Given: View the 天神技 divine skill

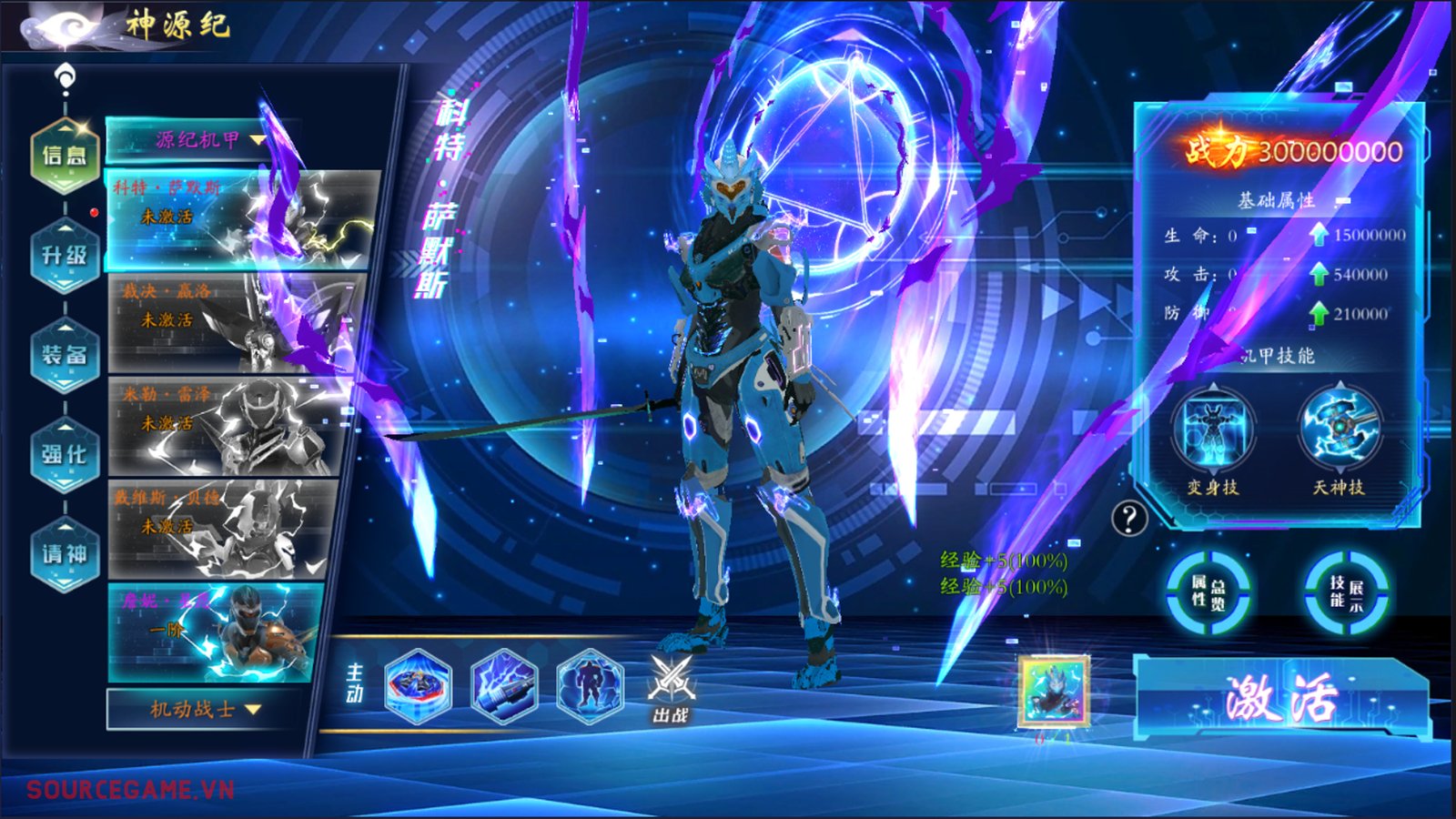Looking at the screenshot, I should point(1339,430).
